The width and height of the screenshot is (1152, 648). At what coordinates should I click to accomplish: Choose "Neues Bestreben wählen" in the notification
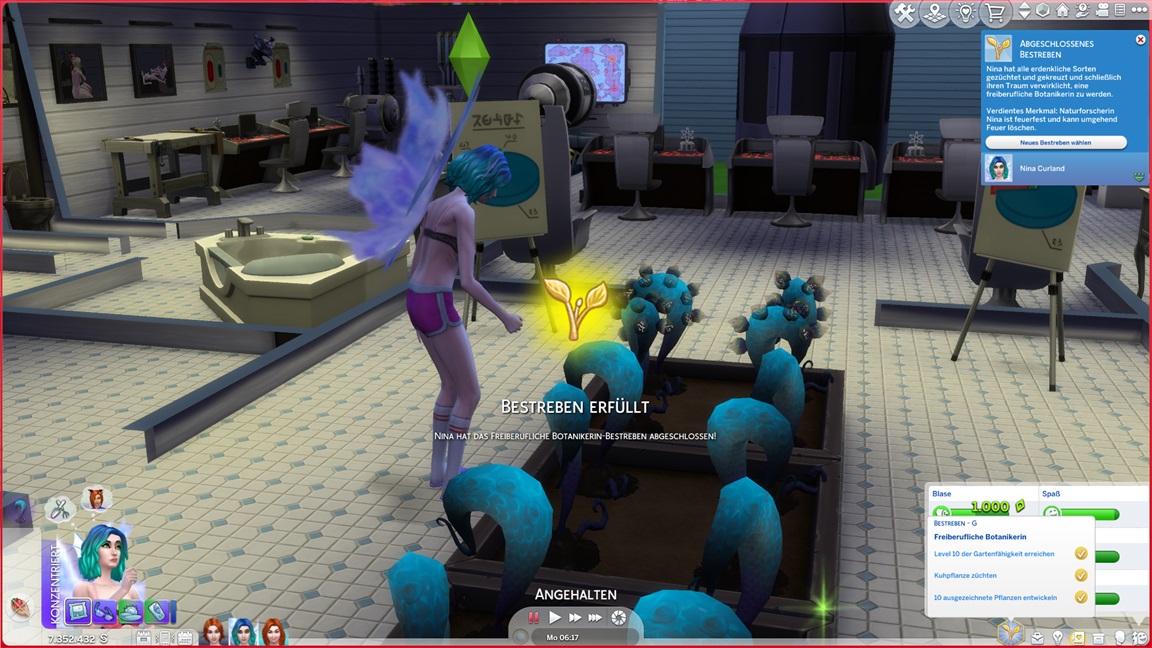(1056, 143)
